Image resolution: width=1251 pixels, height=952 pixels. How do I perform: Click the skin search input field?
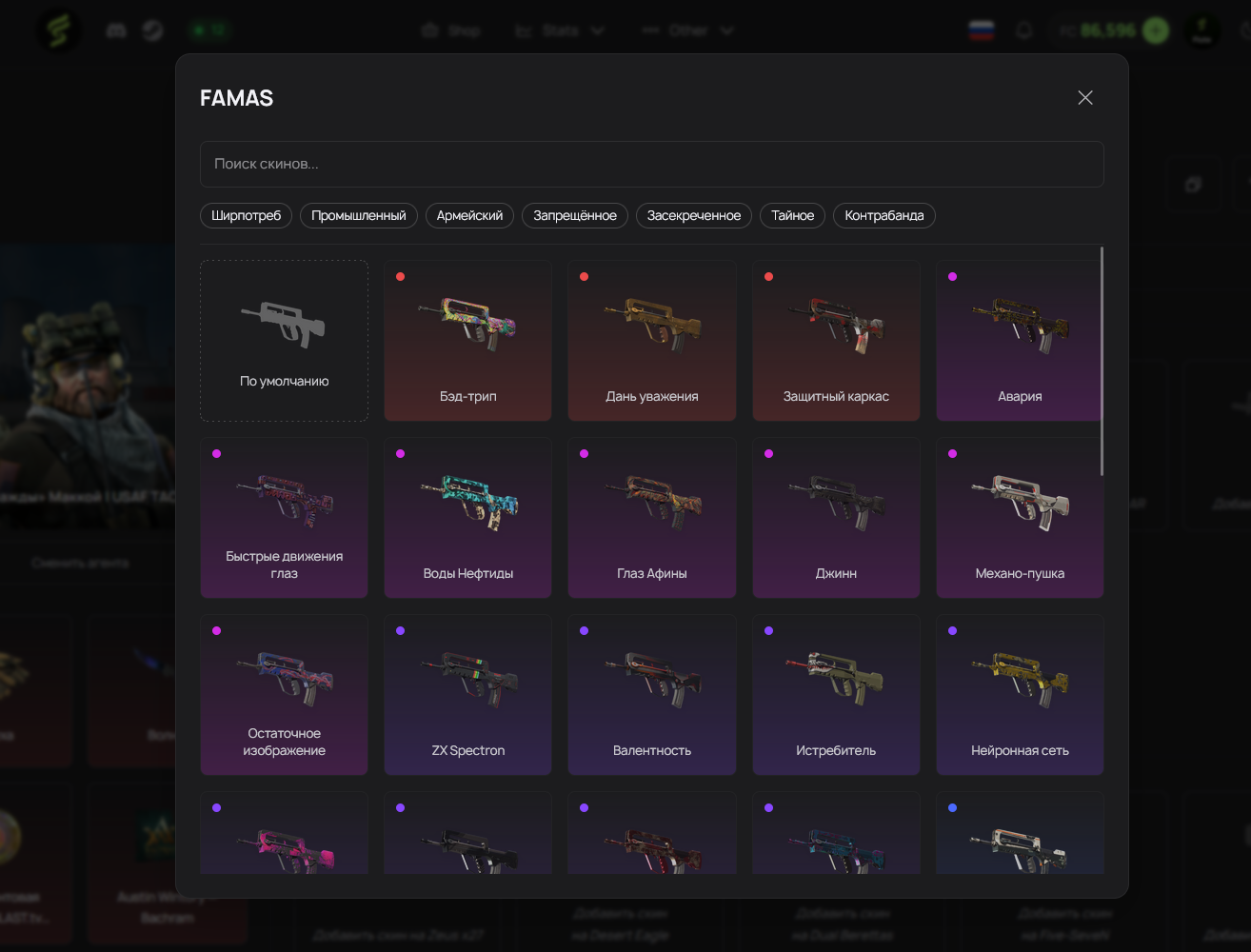tap(651, 164)
